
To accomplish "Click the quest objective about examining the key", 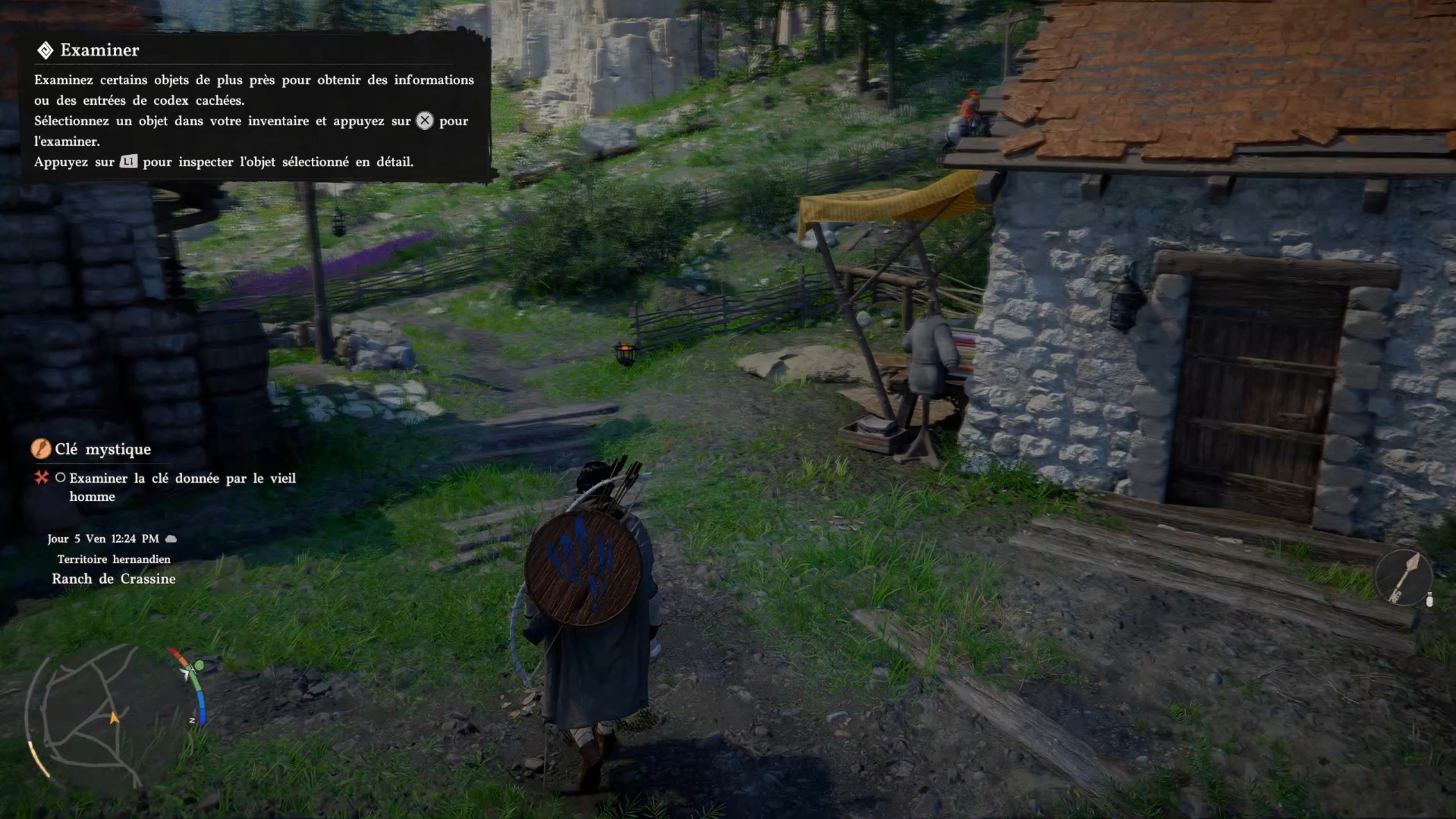I will (x=182, y=487).
